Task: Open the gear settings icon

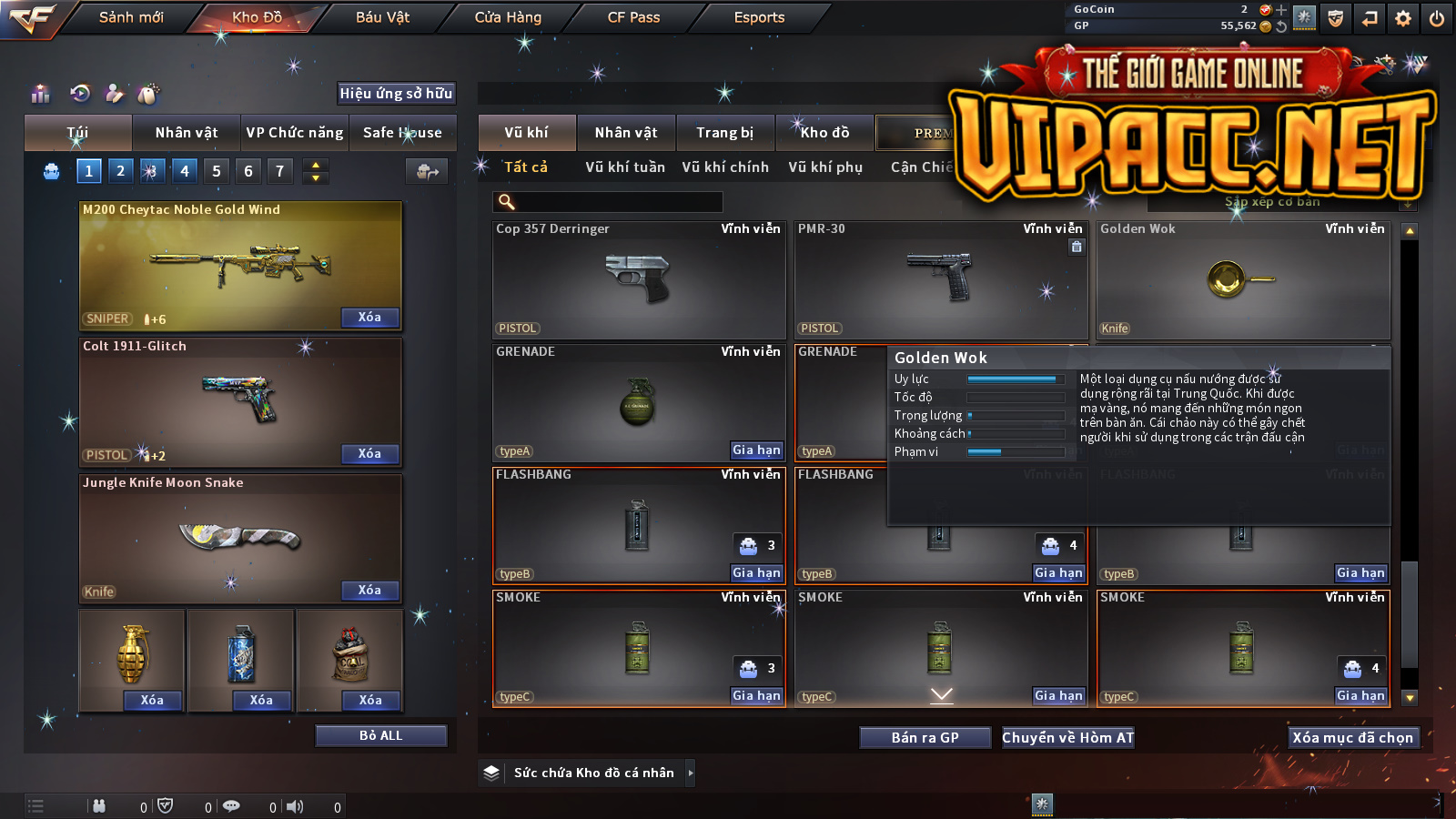Action: (x=1403, y=18)
